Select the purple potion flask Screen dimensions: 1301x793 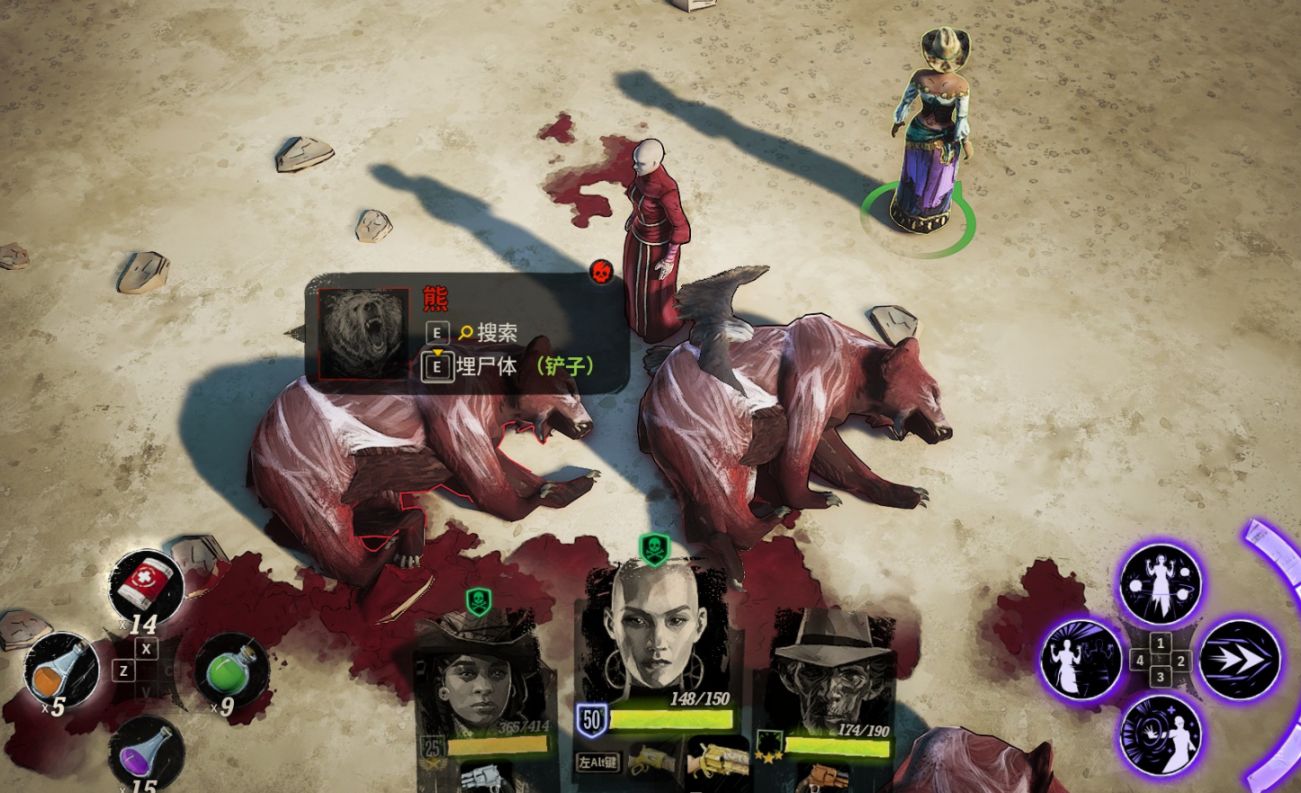(146, 752)
